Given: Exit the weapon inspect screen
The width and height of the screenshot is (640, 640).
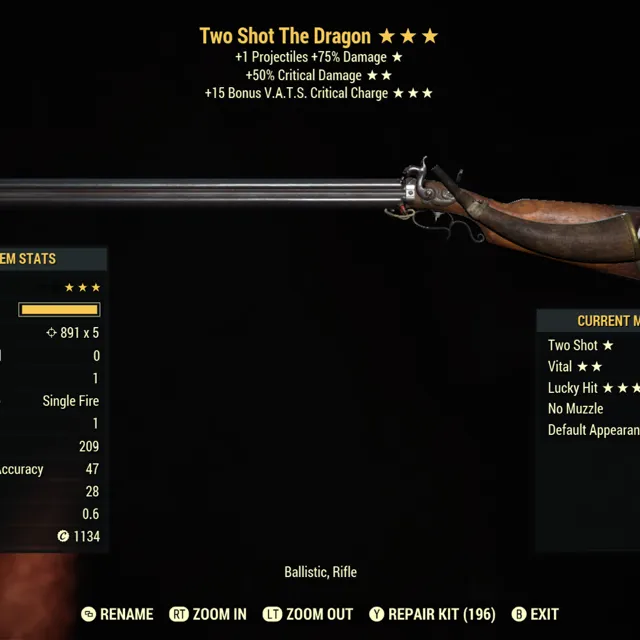Looking at the screenshot, I should coord(535,614).
